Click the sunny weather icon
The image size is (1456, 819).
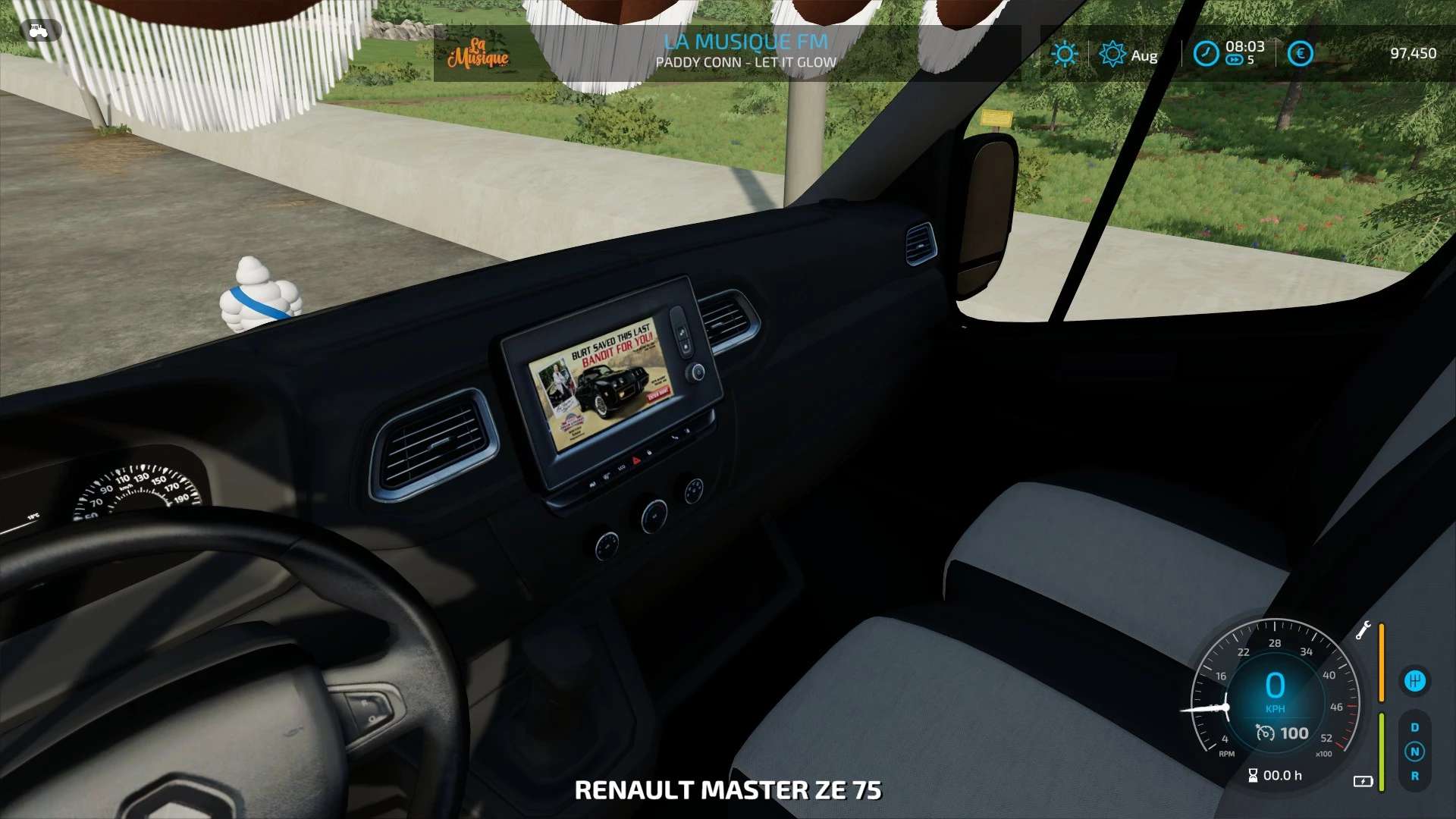(x=1065, y=54)
